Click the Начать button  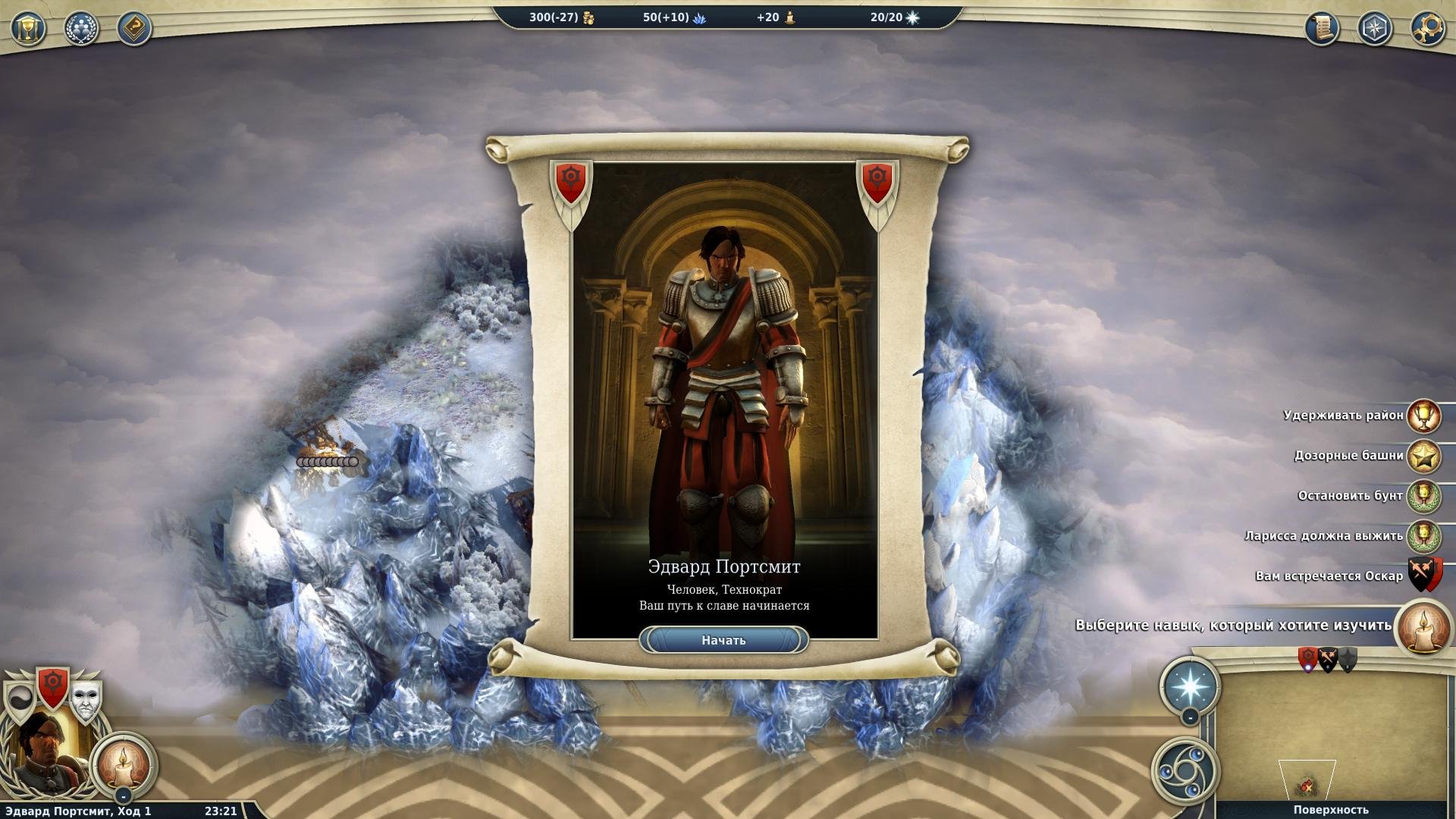(x=723, y=640)
